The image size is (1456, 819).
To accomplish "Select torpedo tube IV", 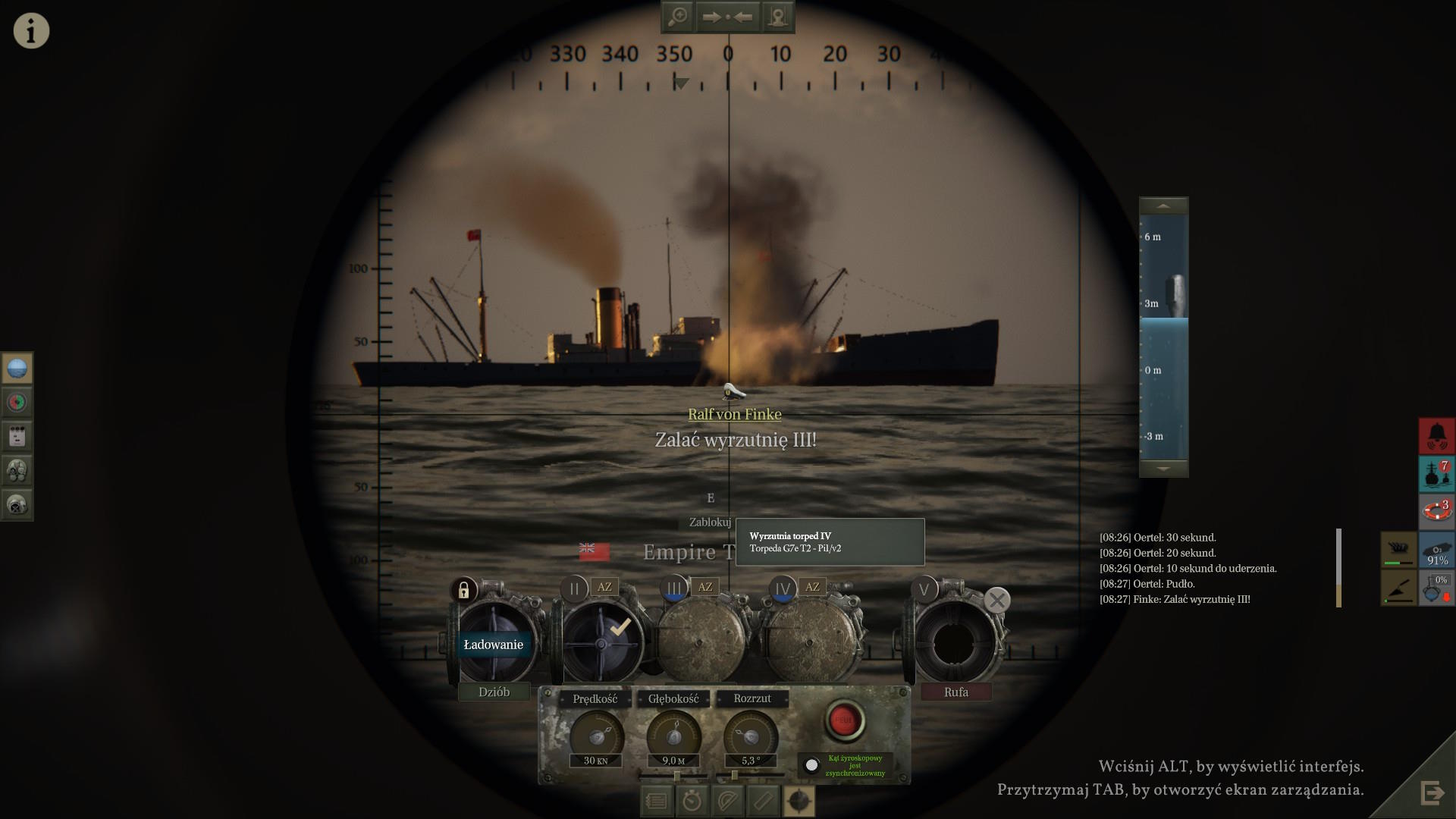I will (x=782, y=588).
